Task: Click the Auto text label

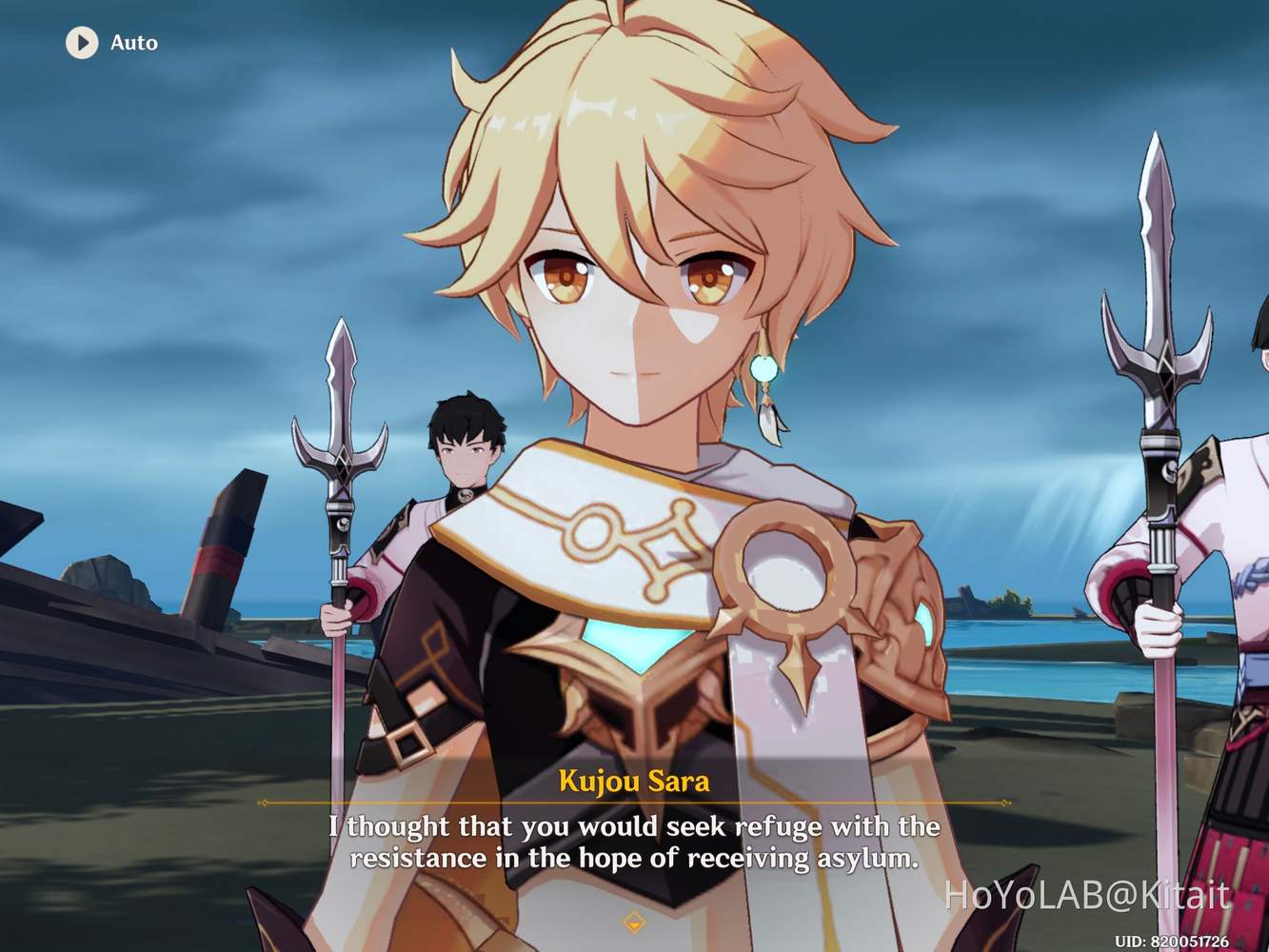Action: (x=133, y=42)
